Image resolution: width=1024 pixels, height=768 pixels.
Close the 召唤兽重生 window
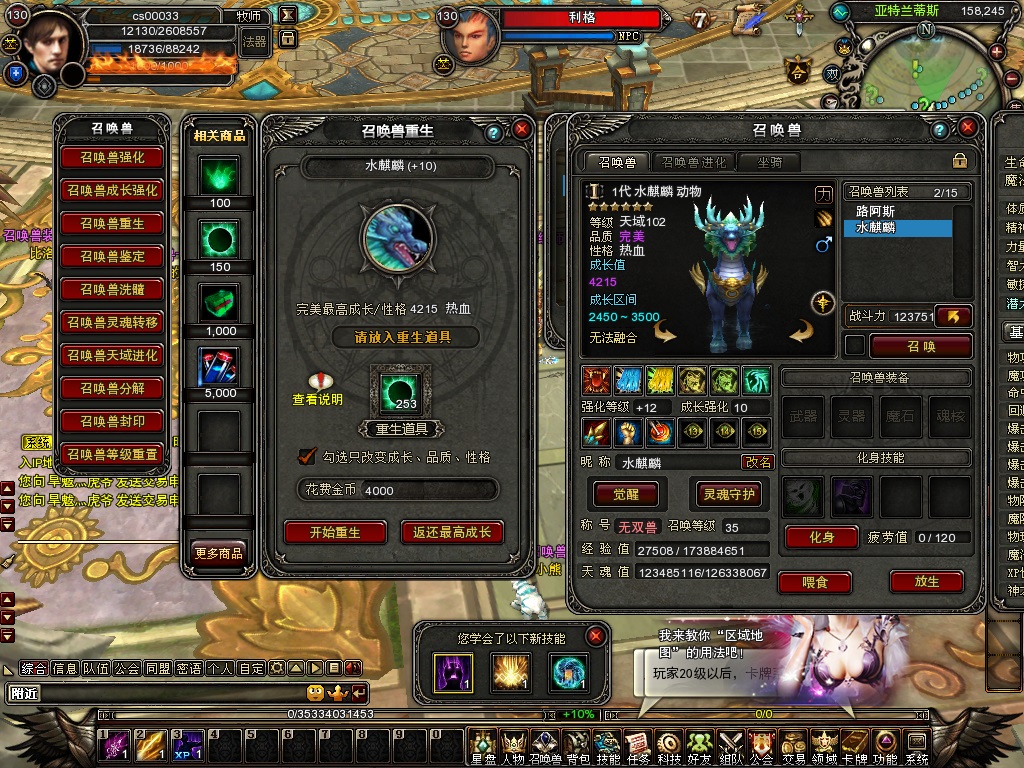coord(521,130)
